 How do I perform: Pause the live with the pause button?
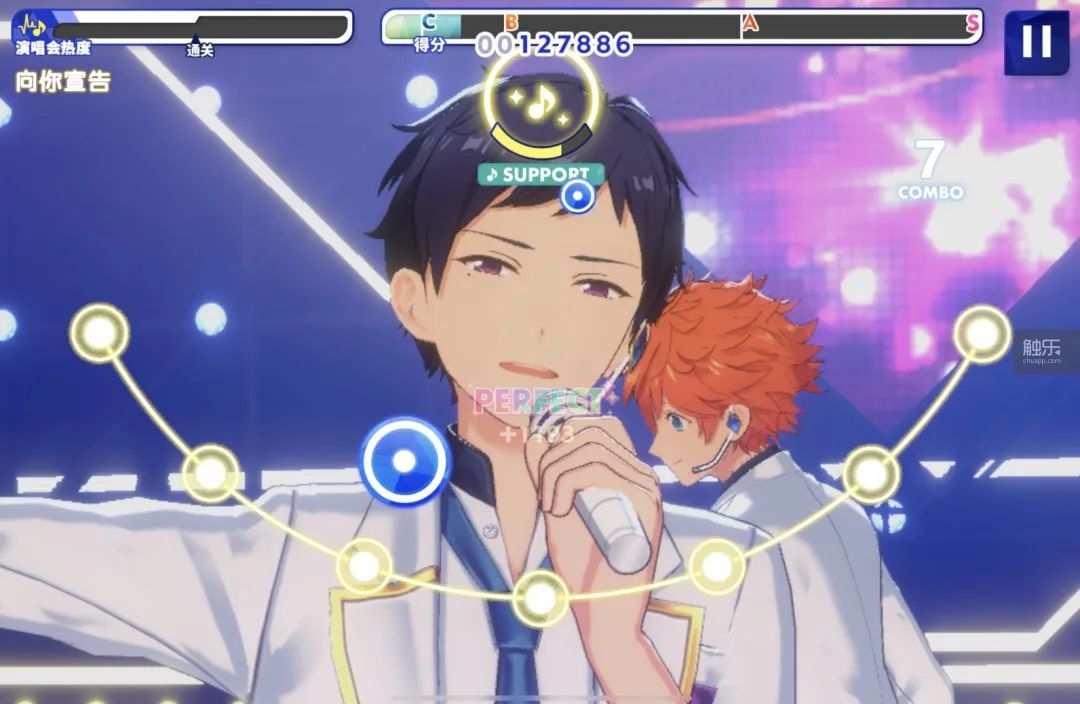(1036, 42)
